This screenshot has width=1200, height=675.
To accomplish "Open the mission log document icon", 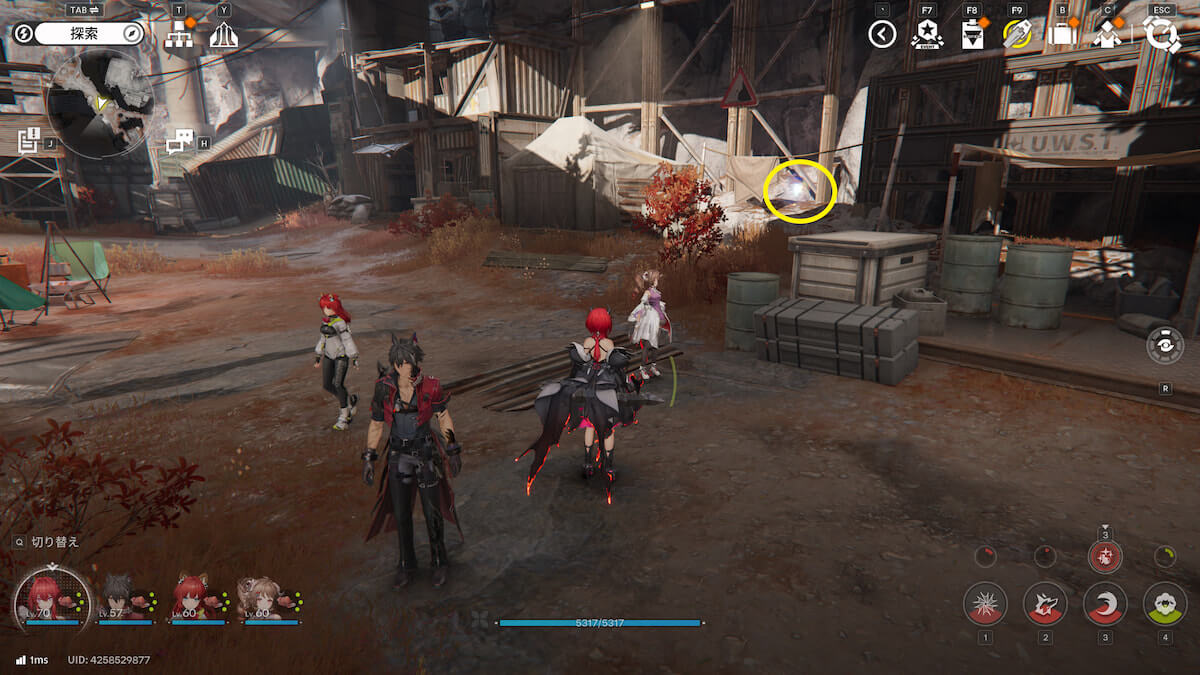I will tap(28, 141).
